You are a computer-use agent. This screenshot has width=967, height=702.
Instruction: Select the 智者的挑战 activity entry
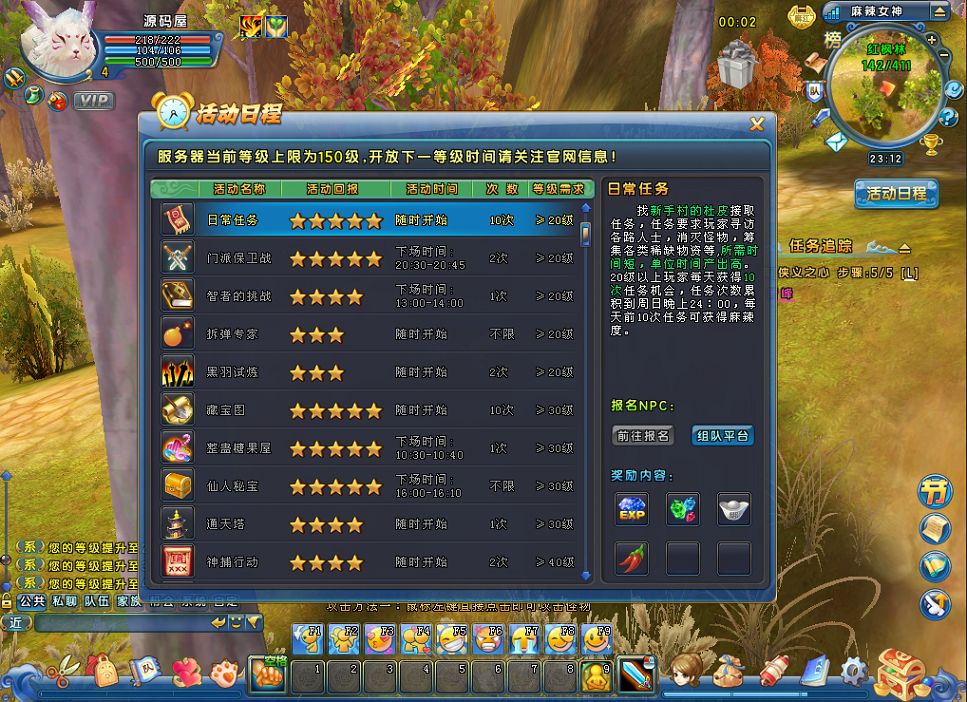click(368, 296)
